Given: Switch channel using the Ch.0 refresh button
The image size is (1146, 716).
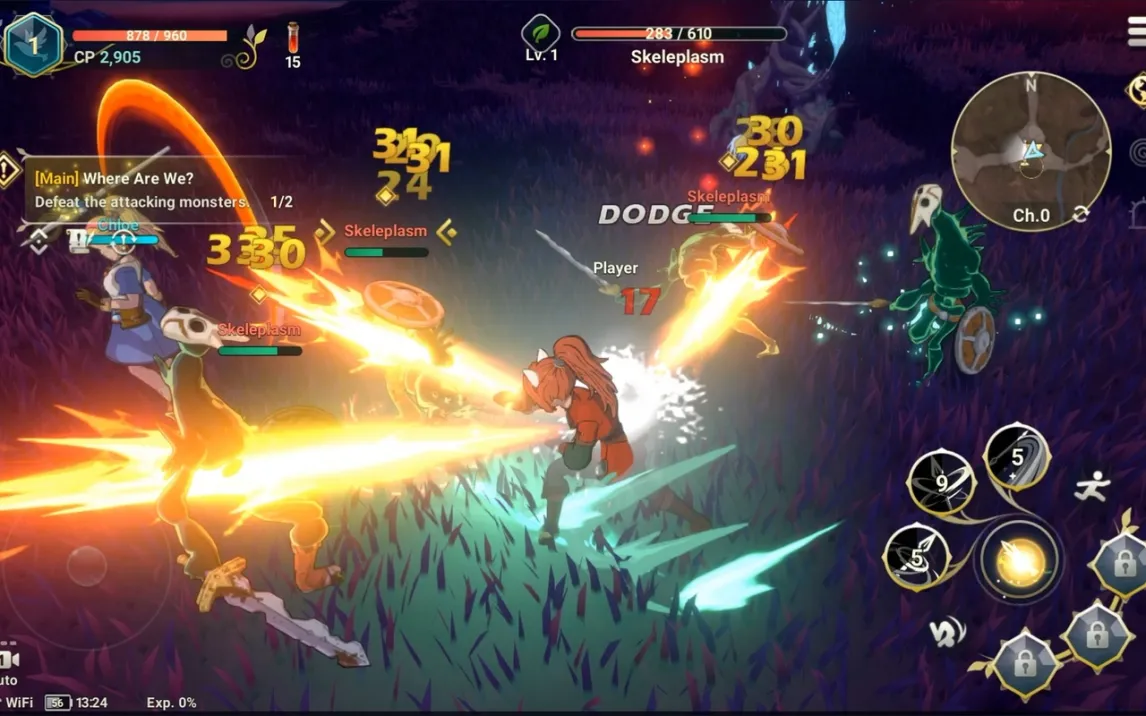Looking at the screenshot, I should click(x=1080, y=215).
